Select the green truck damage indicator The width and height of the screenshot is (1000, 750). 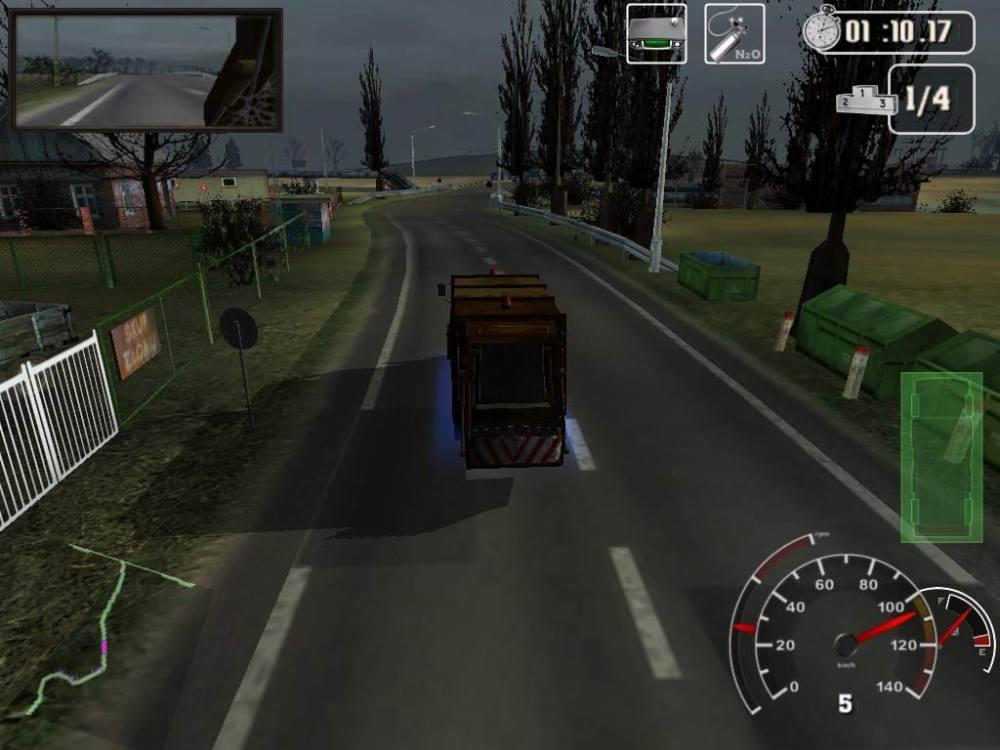coord(941,456)
